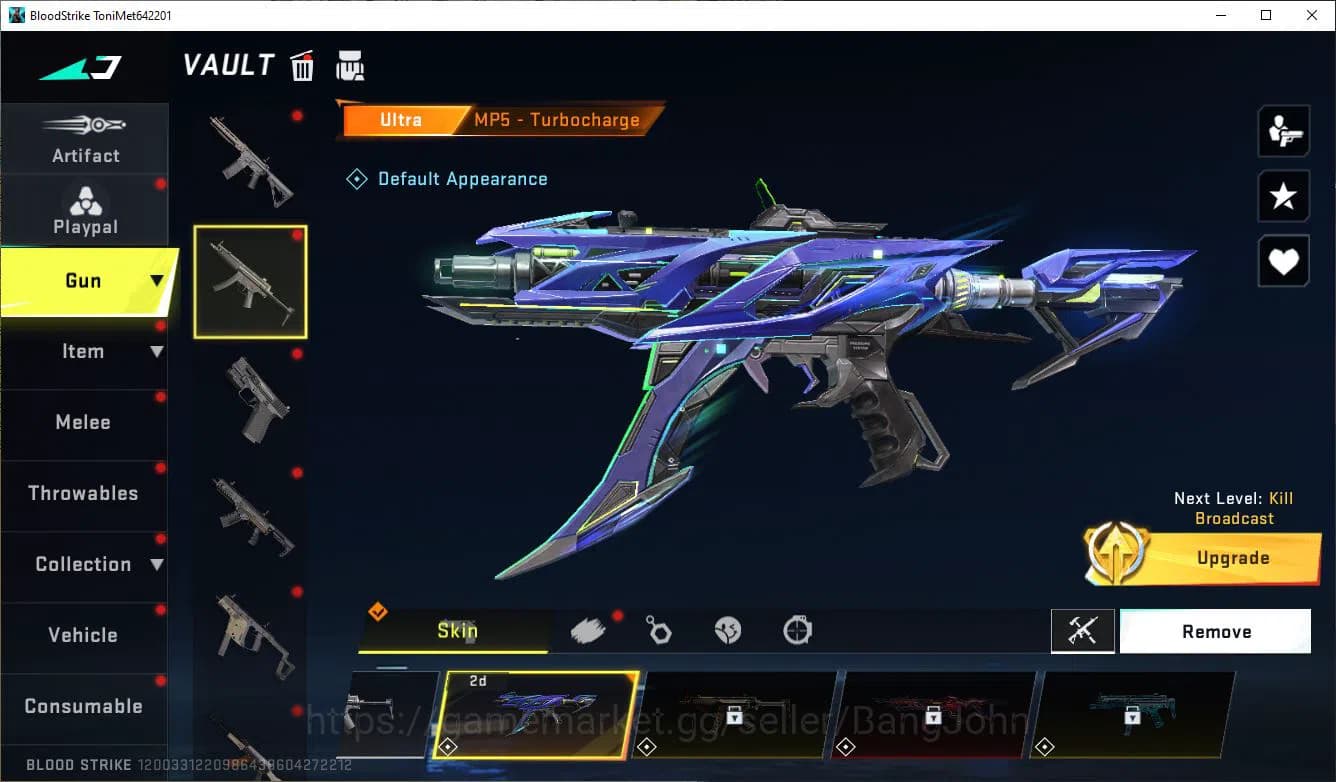Screen dimensions: 1336x782
Task: Open the star showcase icon on the right
Action: point(1283,196)
